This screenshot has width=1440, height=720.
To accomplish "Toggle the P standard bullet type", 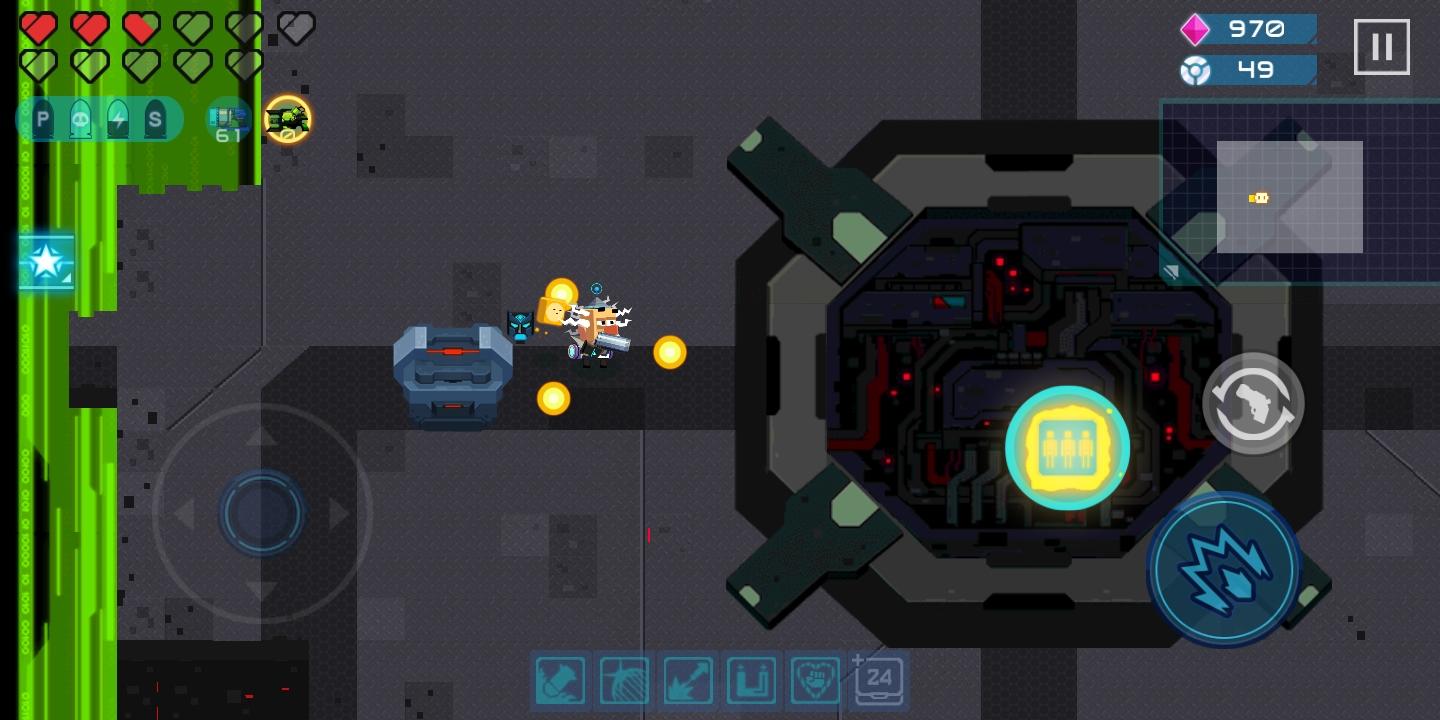I will click(42, 119).
